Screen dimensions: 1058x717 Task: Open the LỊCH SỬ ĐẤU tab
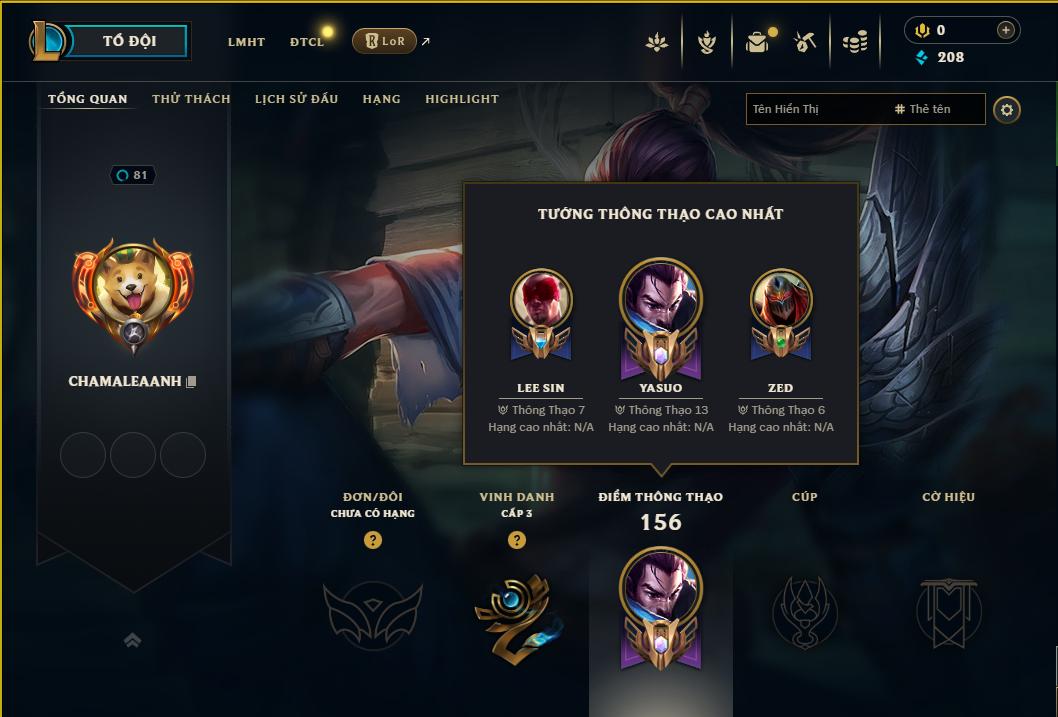pyautogui.click(x=296, y=99)
